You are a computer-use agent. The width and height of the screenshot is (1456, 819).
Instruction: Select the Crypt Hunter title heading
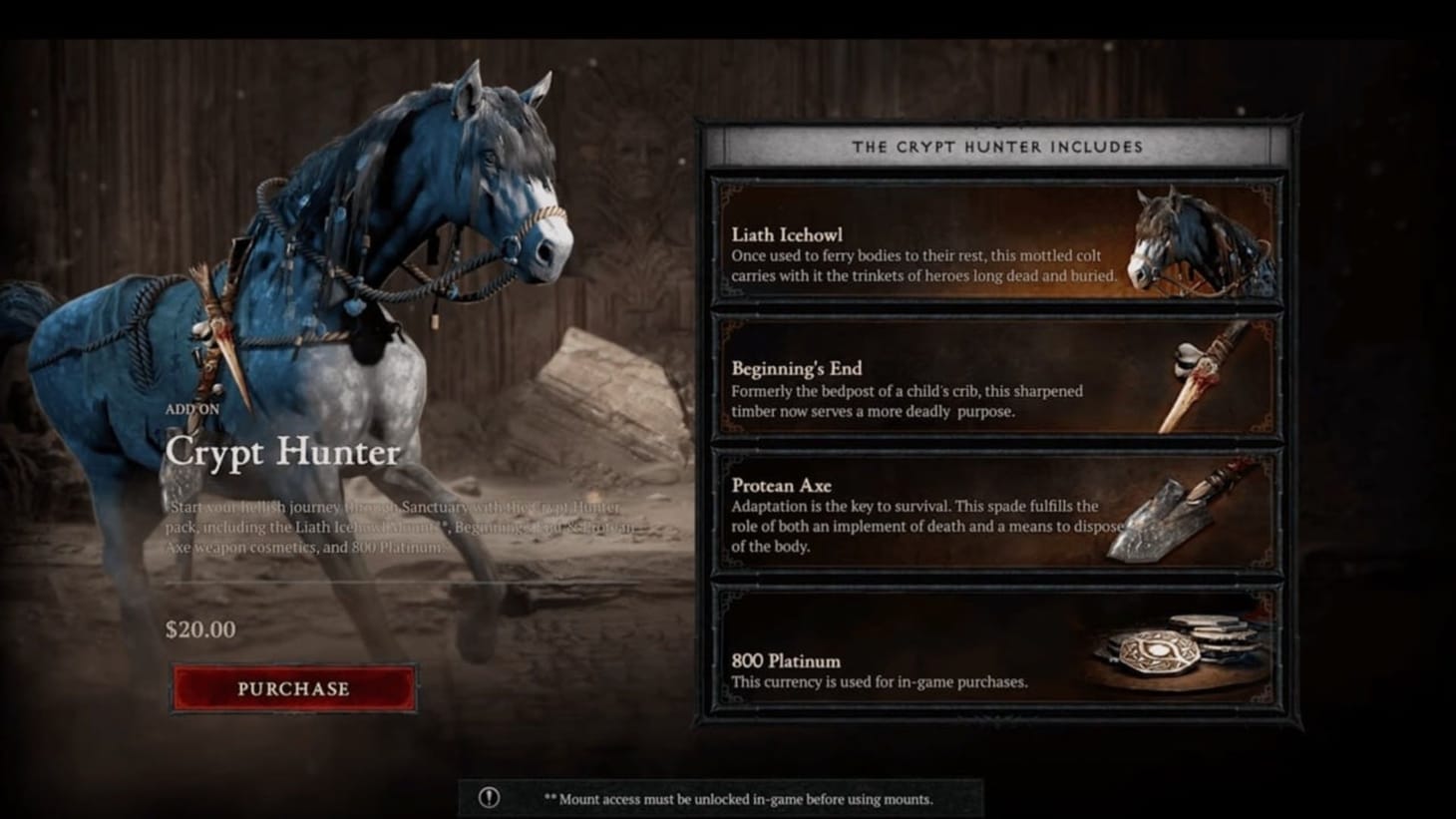(x=282, y=454)
